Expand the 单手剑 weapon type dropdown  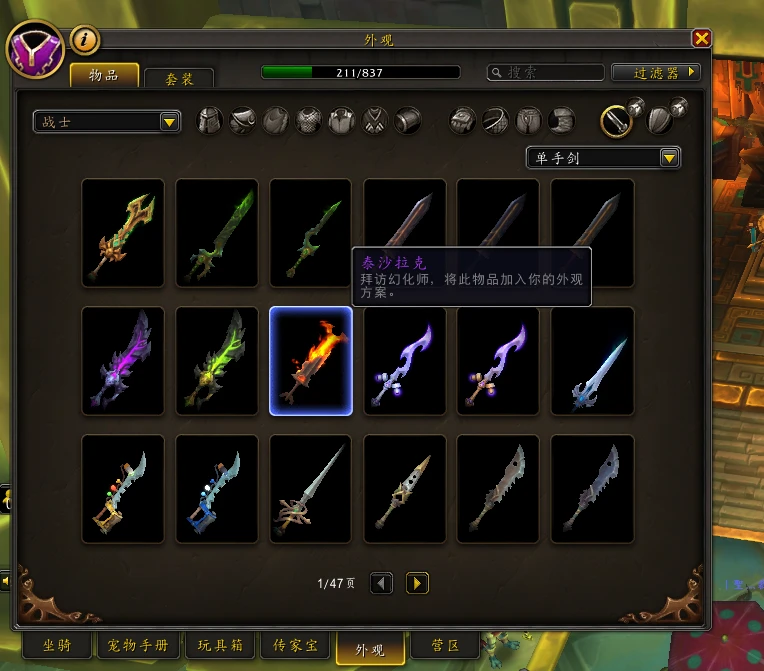click(x=603, y=158)
